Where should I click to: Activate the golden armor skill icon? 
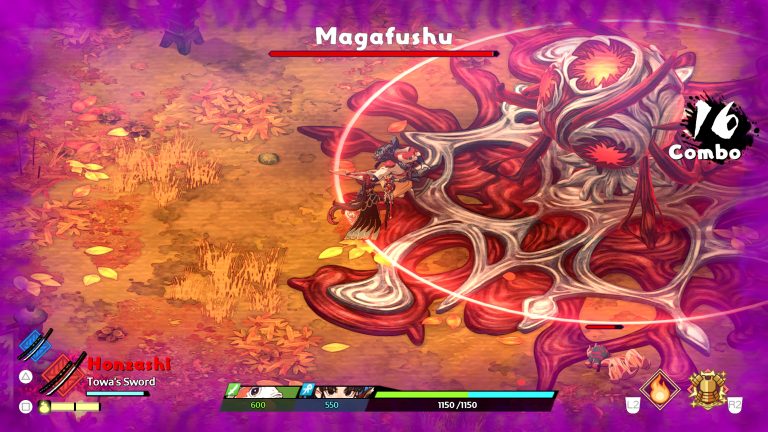tap(707, 388)
